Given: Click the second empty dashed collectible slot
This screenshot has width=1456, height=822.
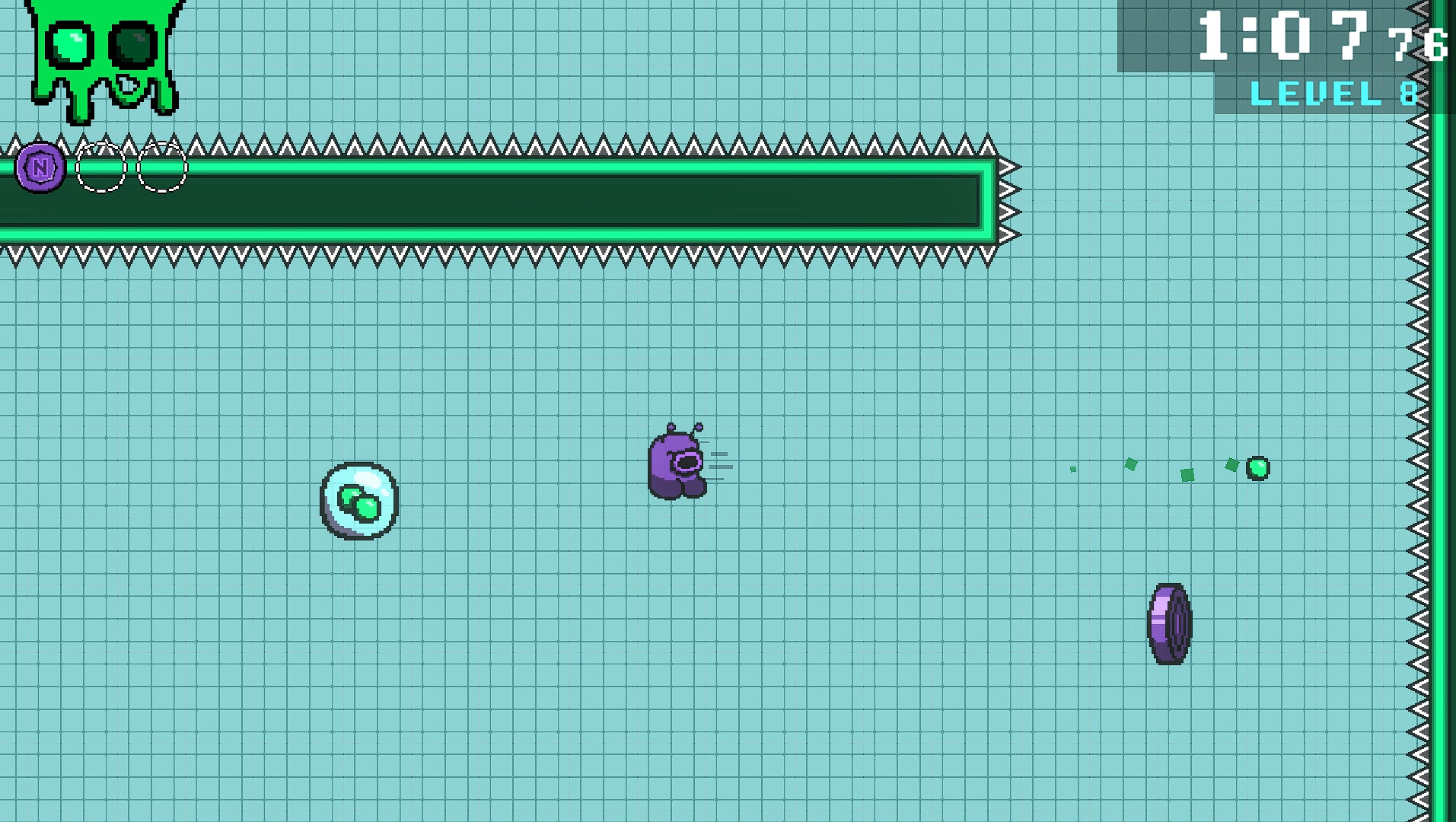Looking at the screenshot, I should pos(162,166).
